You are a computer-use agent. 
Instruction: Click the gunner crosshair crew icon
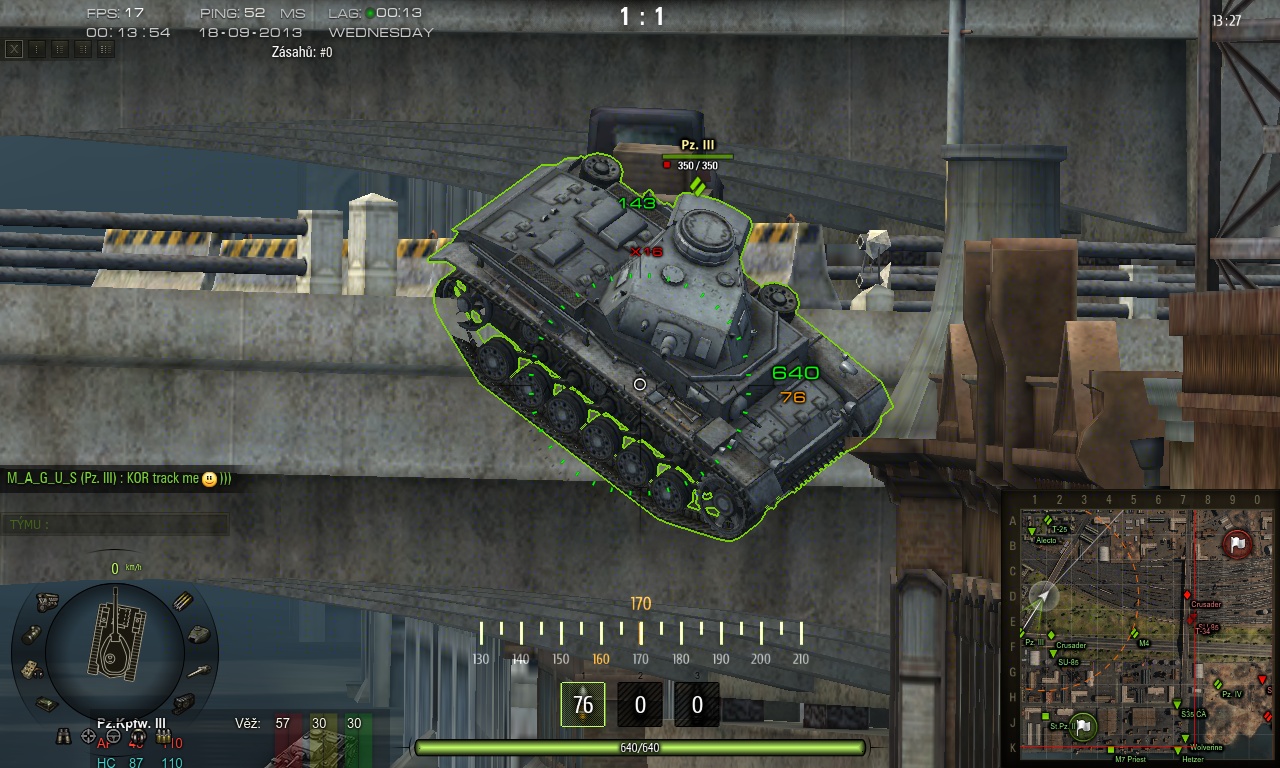(x=88, y=738)
